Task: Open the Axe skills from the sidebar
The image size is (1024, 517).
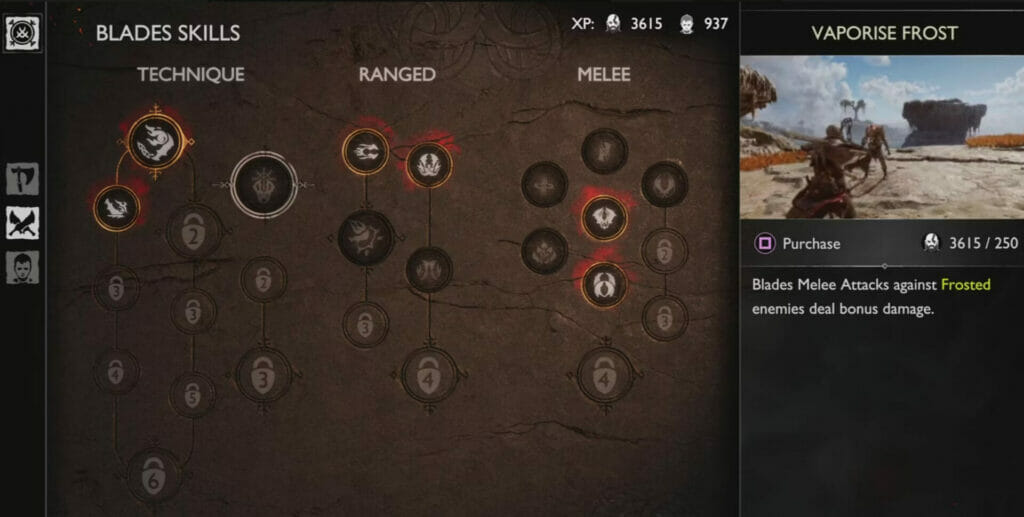Action: coord(22,179)
